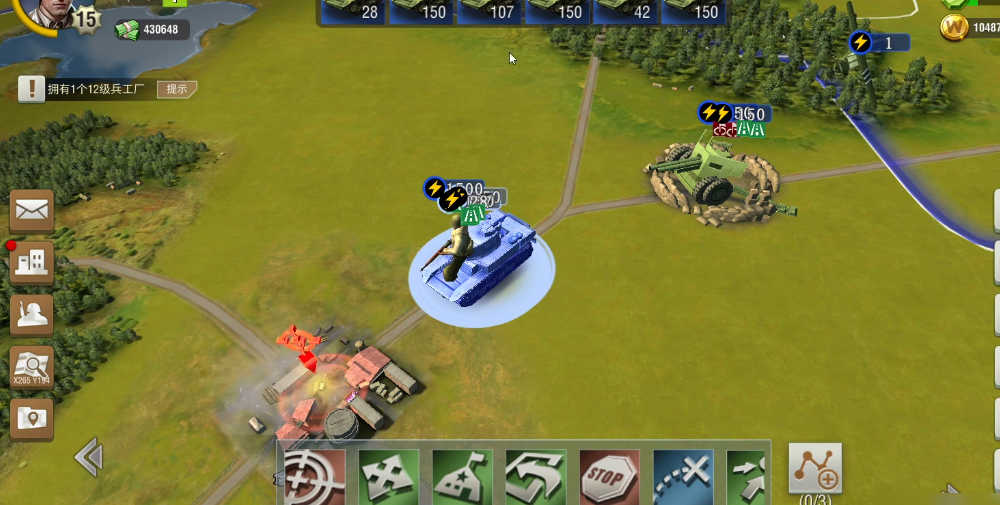Select the tank unit card showing 42
The image size is (1000, 505).
tap(626, 11)
